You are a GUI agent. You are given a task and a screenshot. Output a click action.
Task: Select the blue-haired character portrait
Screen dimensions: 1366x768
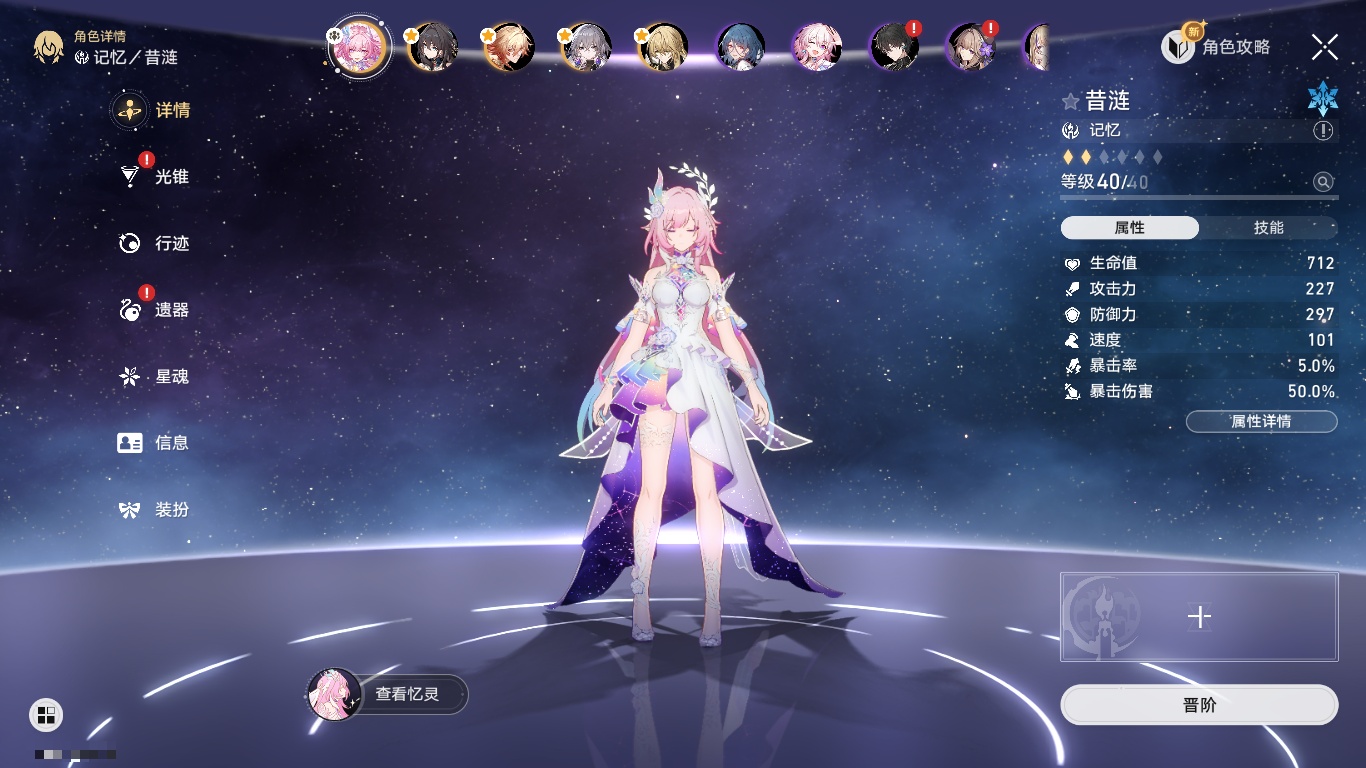pyautogui.click(x=741, y=47)
